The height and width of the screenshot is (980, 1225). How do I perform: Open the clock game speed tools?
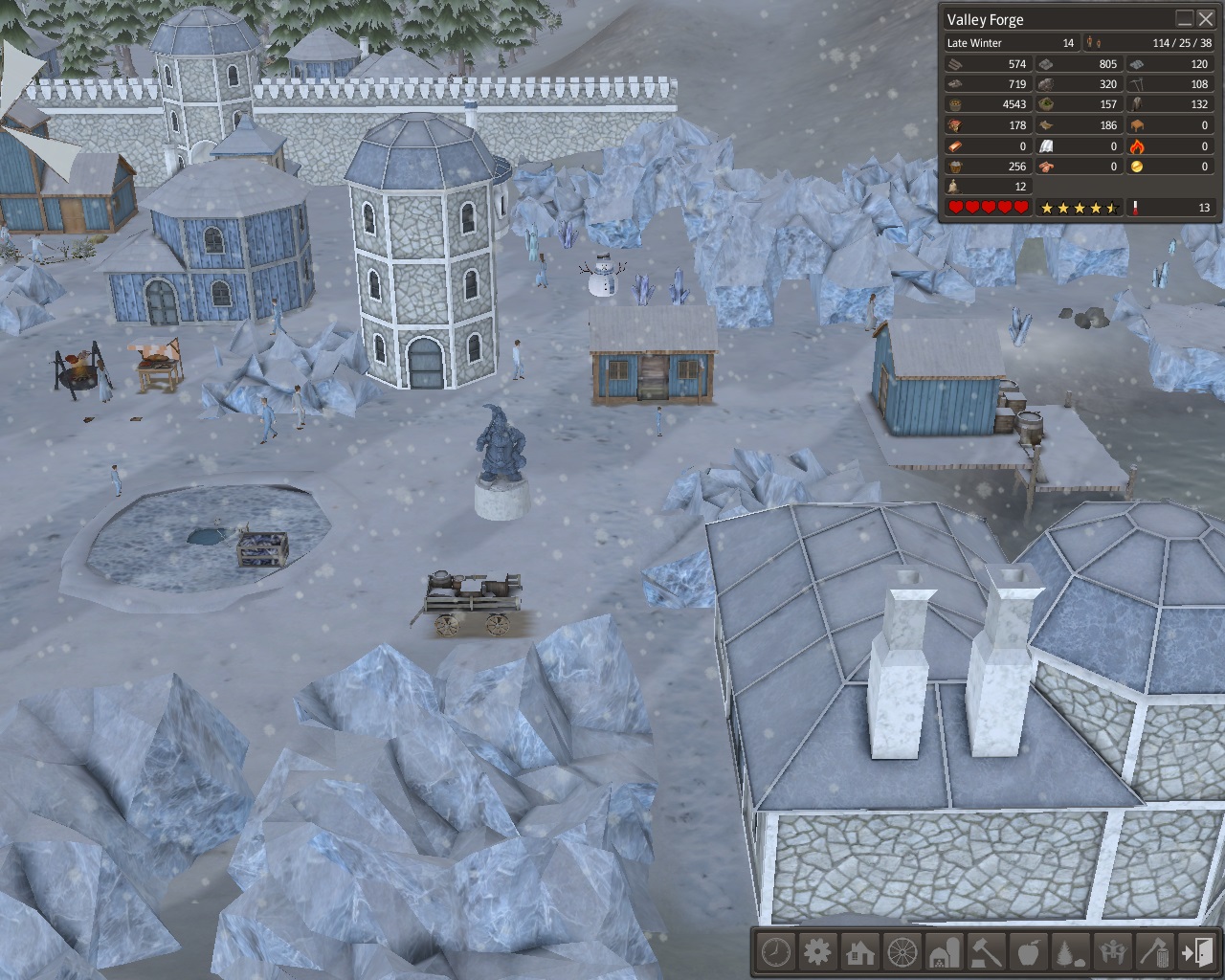[x=776, y=952]
